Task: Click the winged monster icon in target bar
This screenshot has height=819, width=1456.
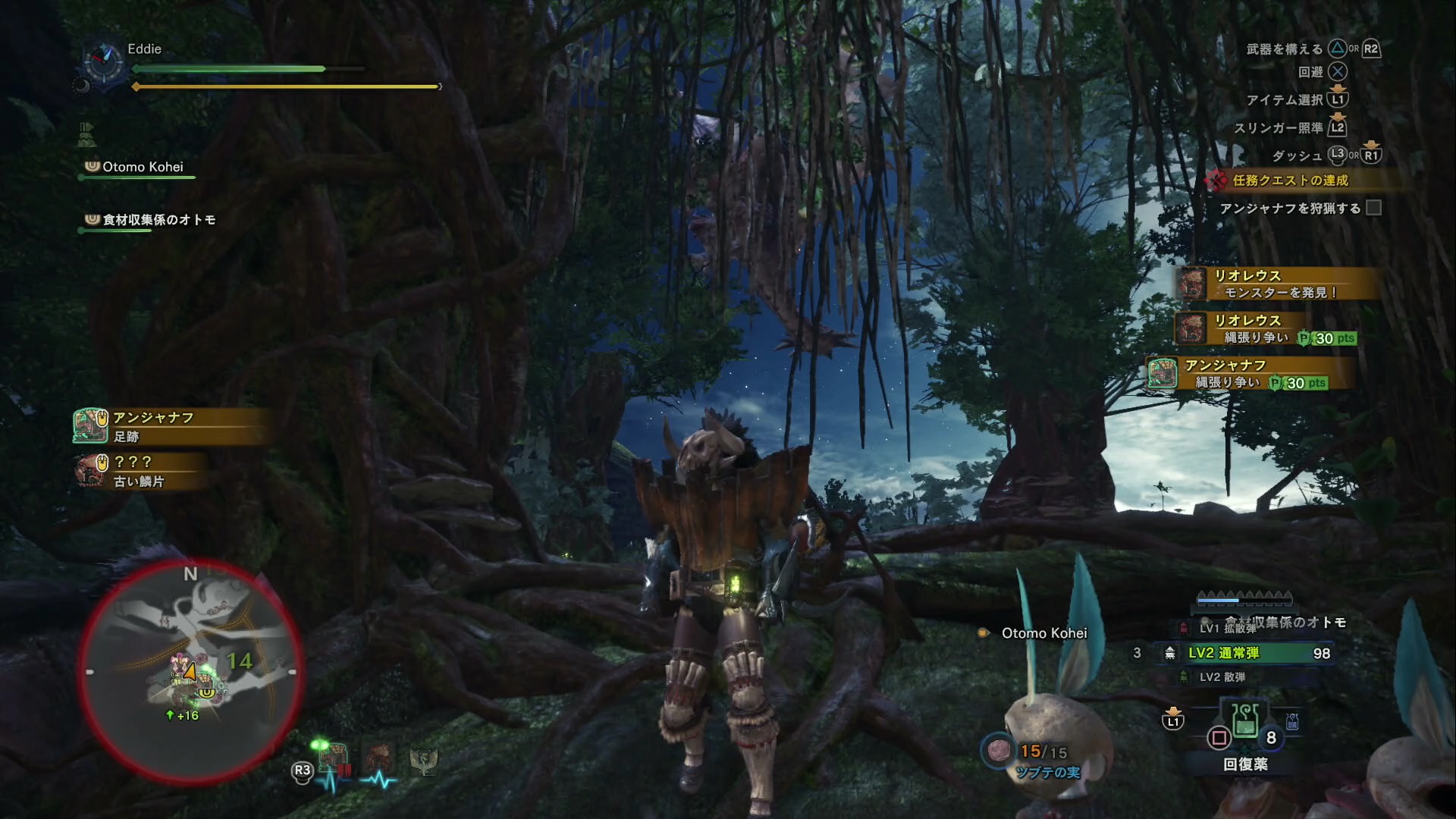Action: (423, 758)
